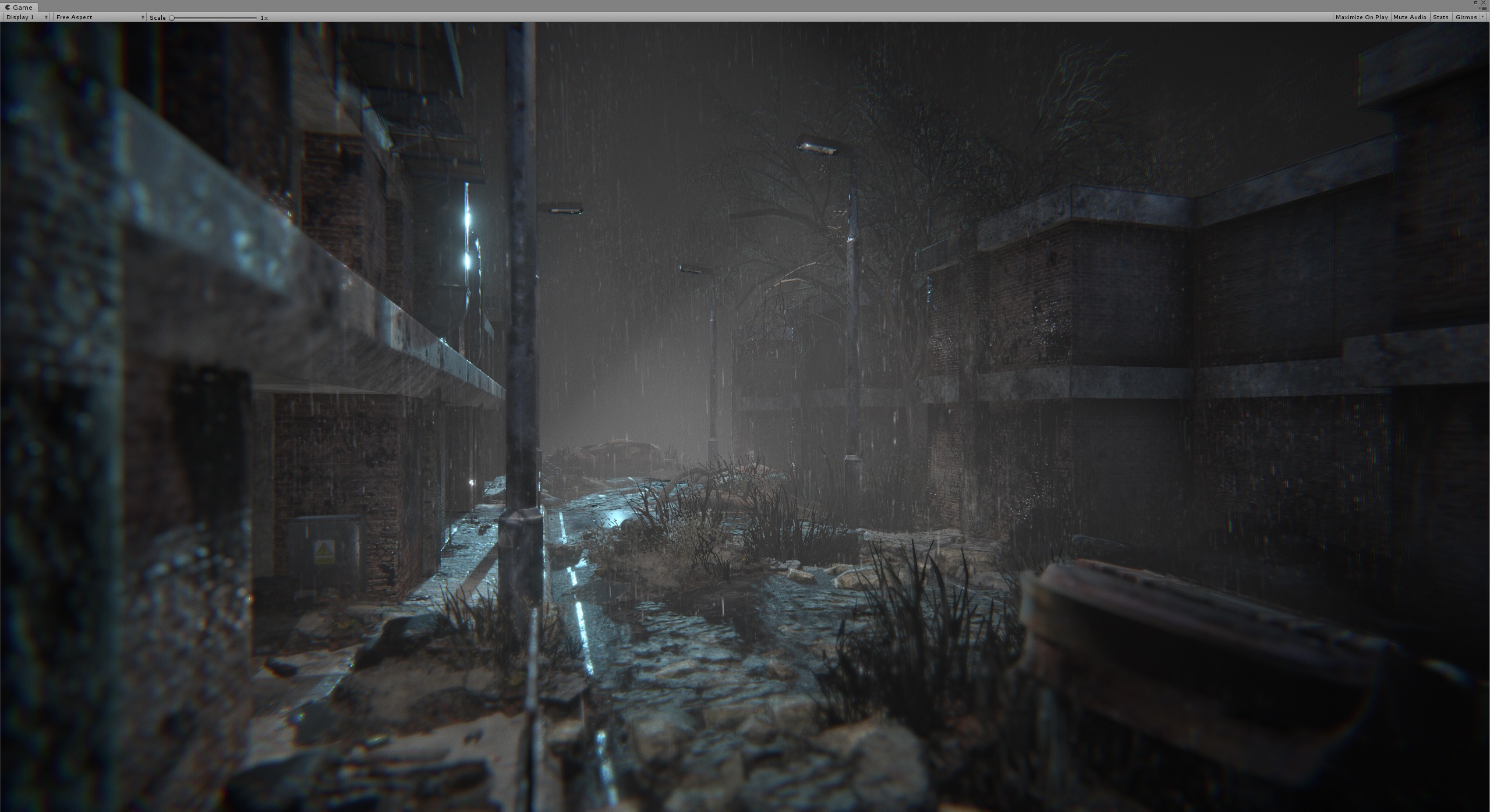Click the Display 1 selector arrows icon
The width and height of the screenshot is (1490, 812).
click(46, 17)
